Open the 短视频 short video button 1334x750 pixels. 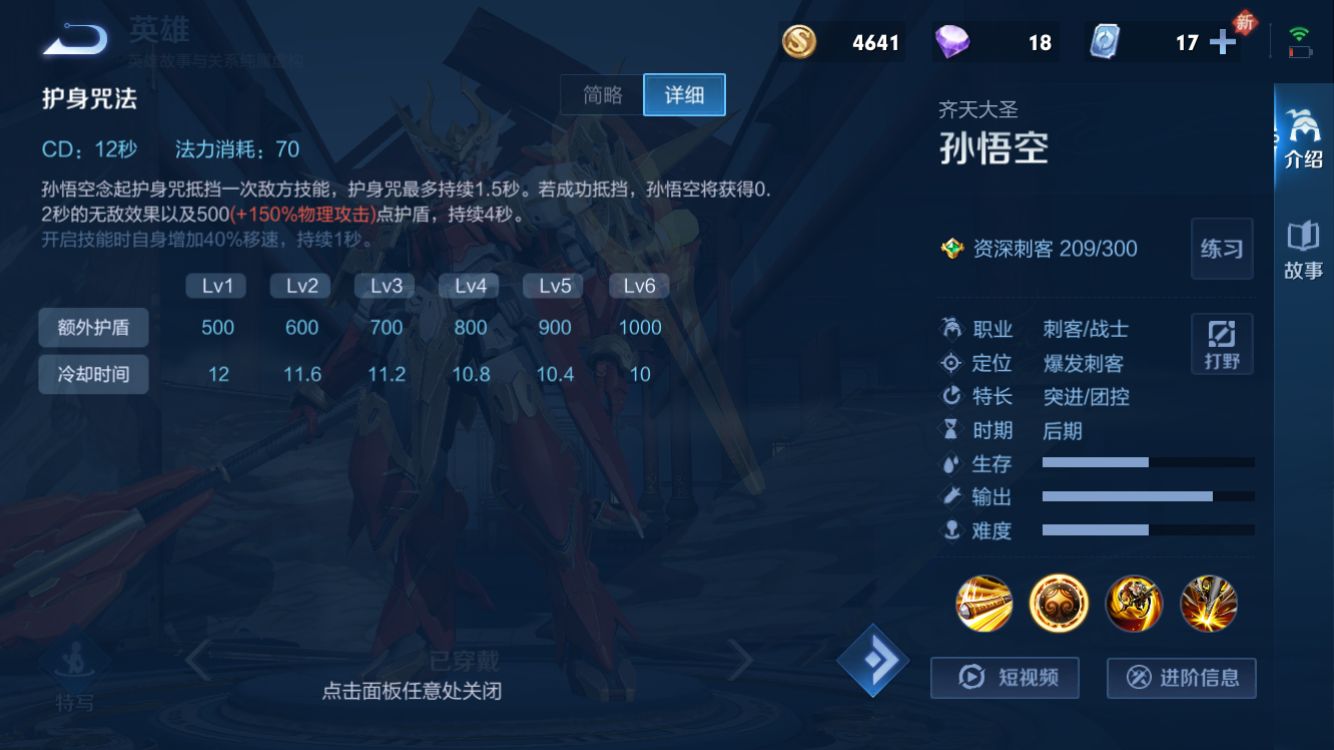point(1004,677)
